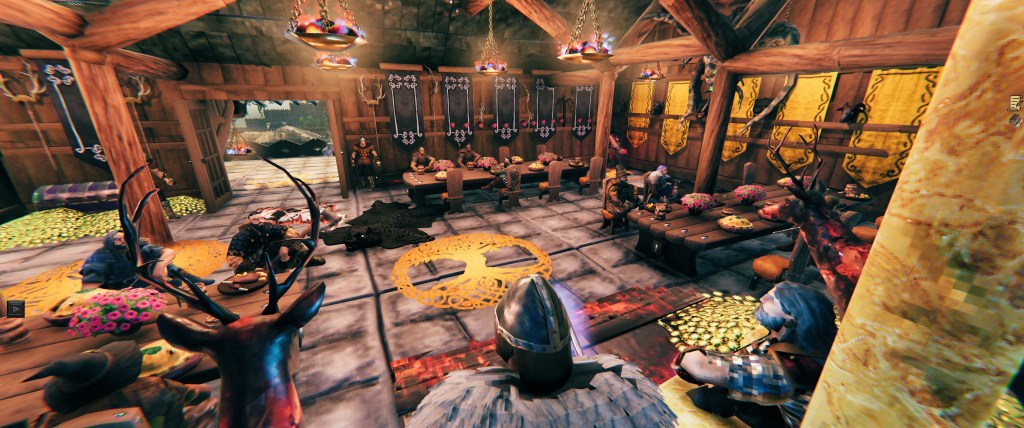1024x428 pixels.
Task: Open the dark book icon
Action: (x=1016, y=121)
